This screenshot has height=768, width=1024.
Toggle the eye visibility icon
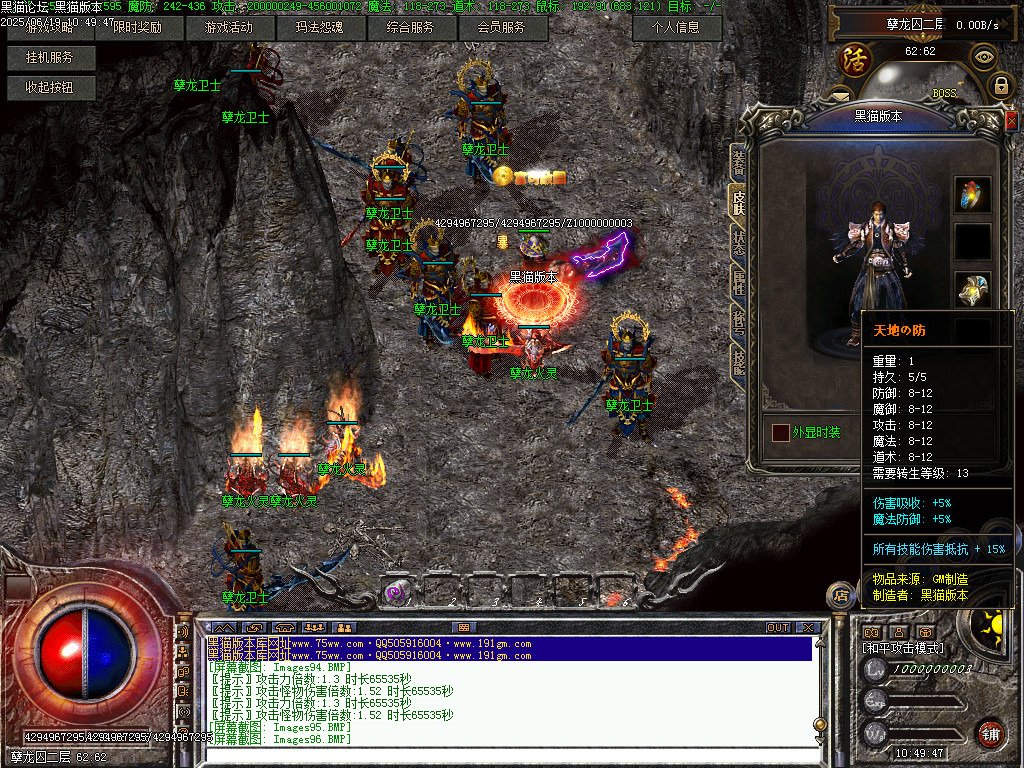(x=985, y=57)
